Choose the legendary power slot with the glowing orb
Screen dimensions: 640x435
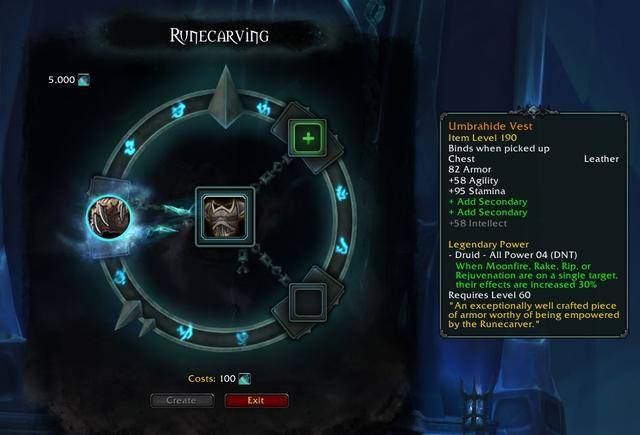tap(106, 214)
